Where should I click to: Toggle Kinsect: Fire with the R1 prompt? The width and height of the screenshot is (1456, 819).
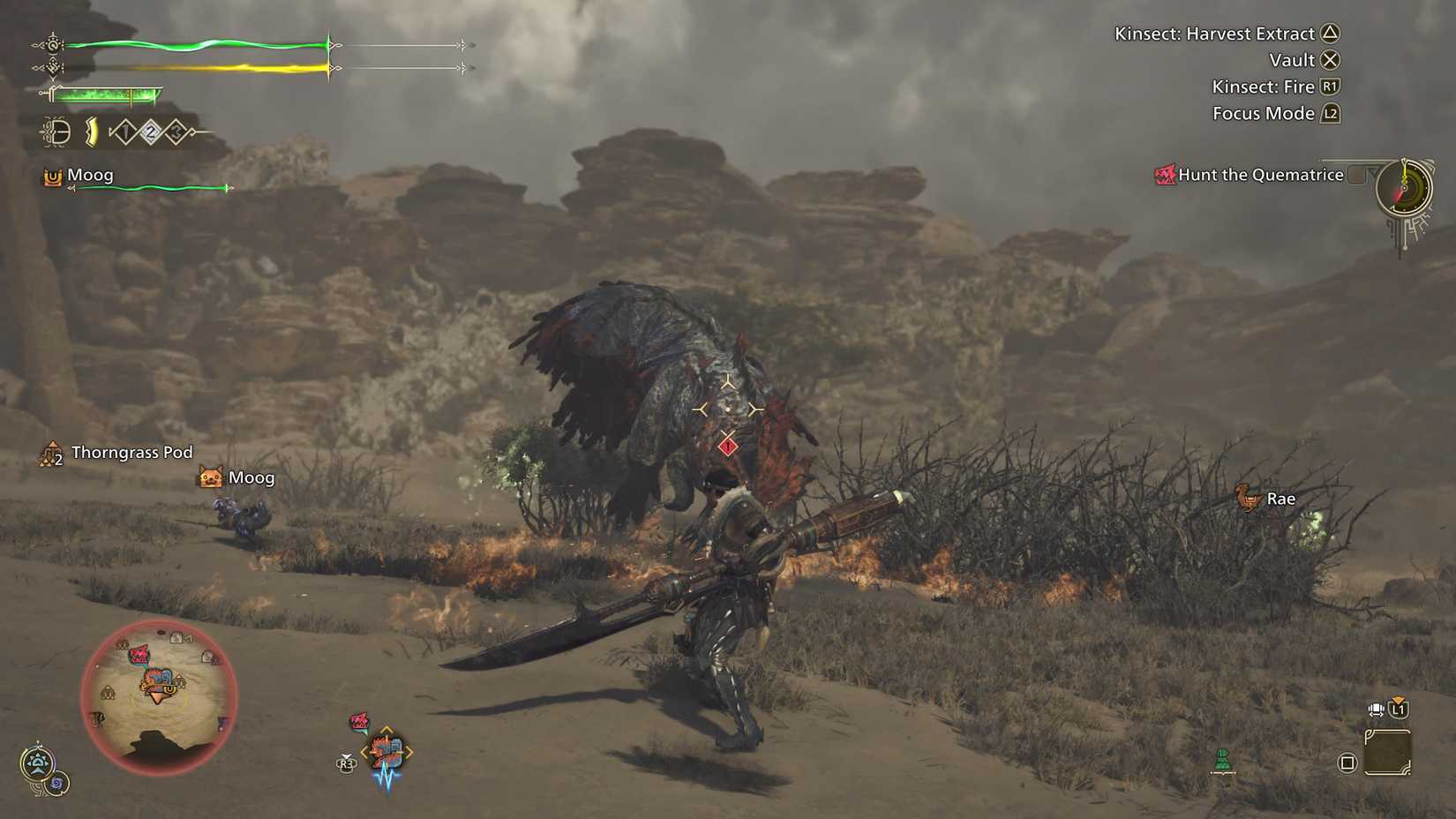[1329, 86]
